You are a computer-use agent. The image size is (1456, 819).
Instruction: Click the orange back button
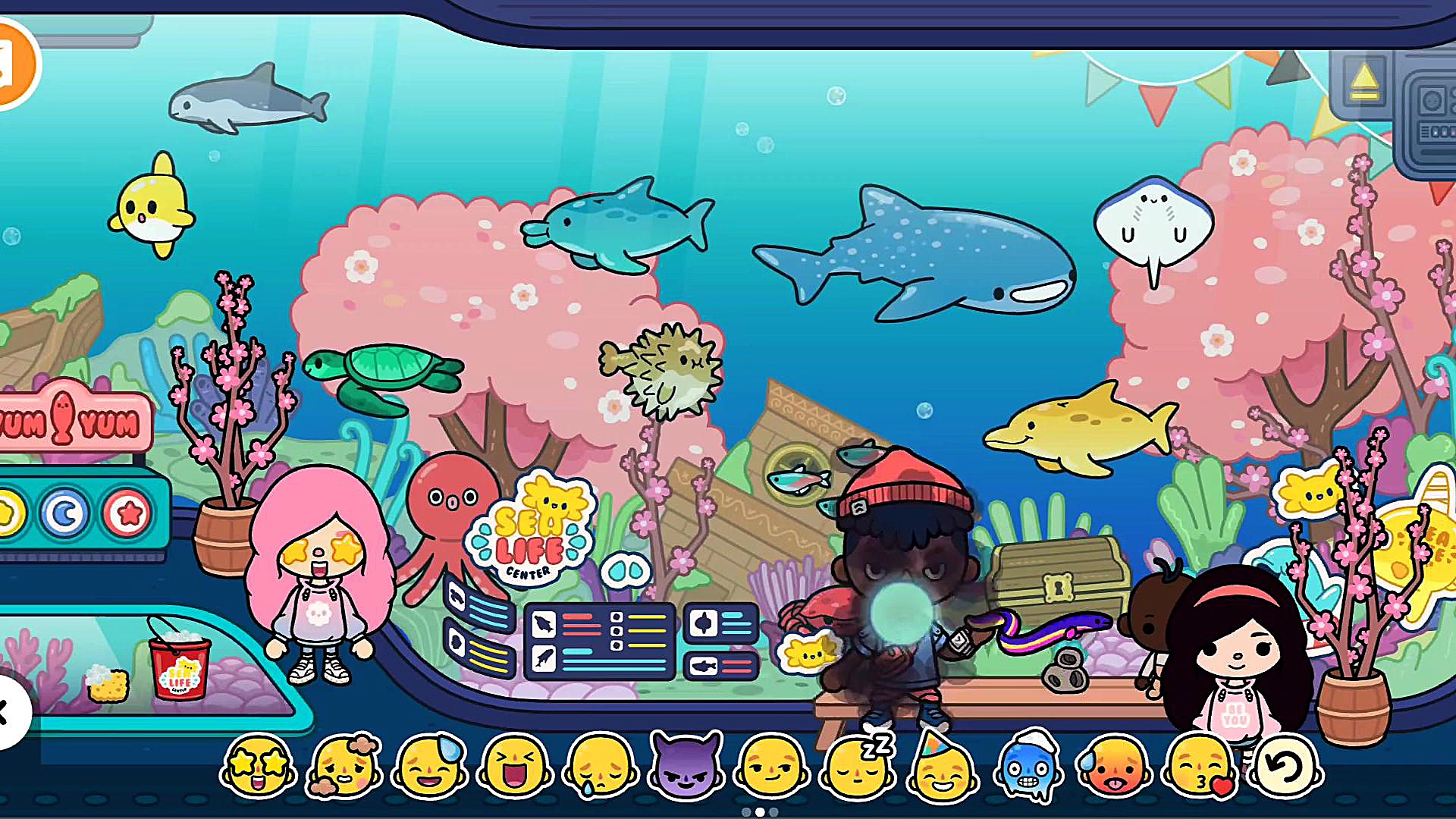click(x=14, y=64)
